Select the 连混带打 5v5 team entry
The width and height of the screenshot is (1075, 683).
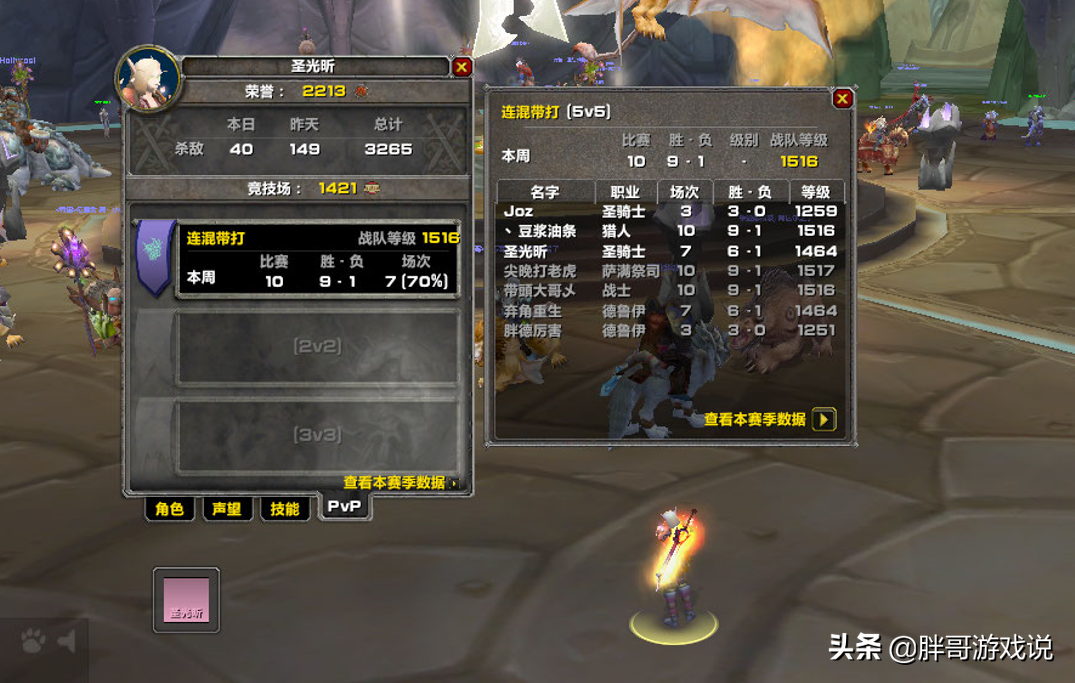[x=318, y=259]
